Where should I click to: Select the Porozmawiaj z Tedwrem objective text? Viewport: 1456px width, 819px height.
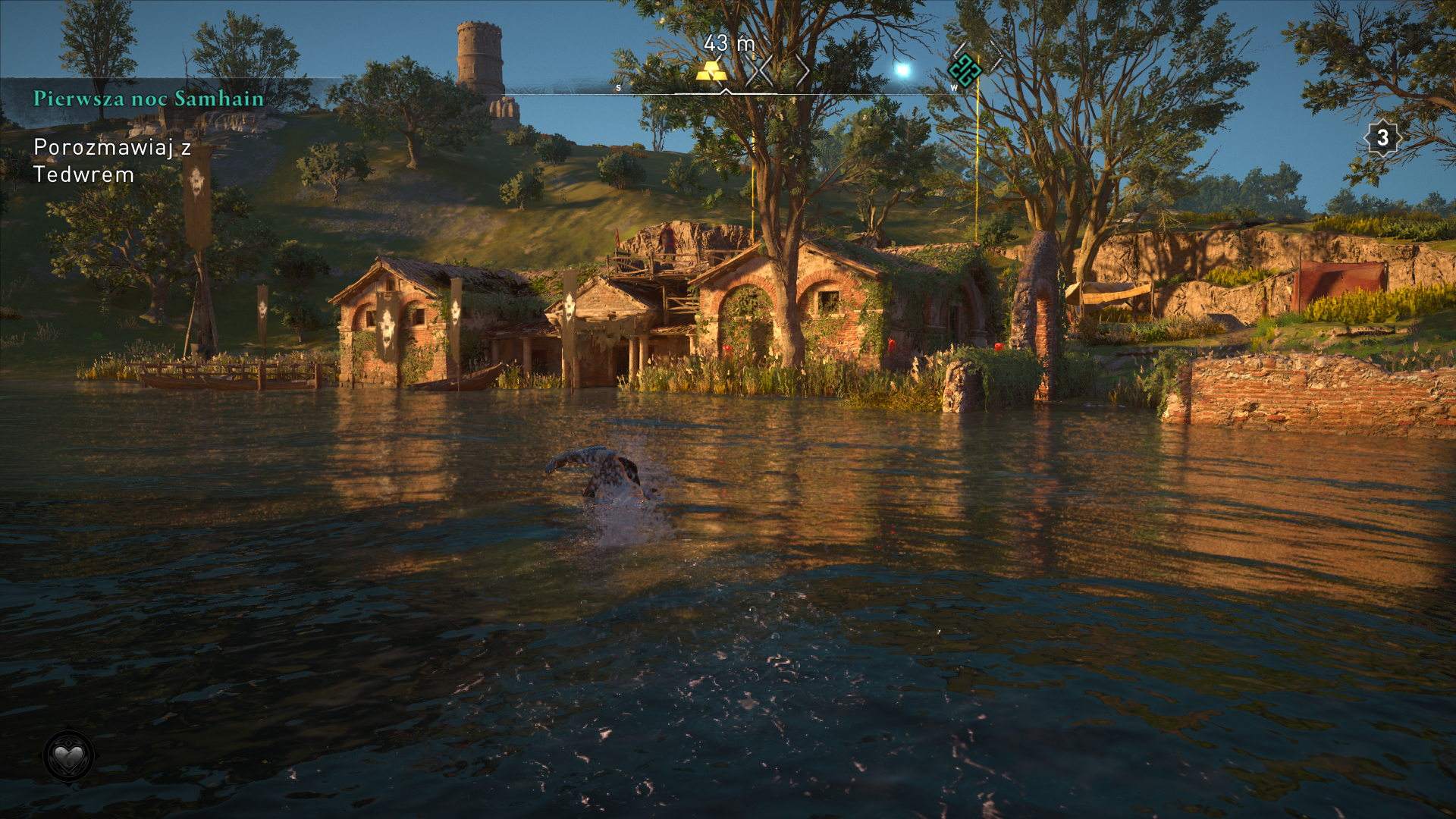coord(111,161)
